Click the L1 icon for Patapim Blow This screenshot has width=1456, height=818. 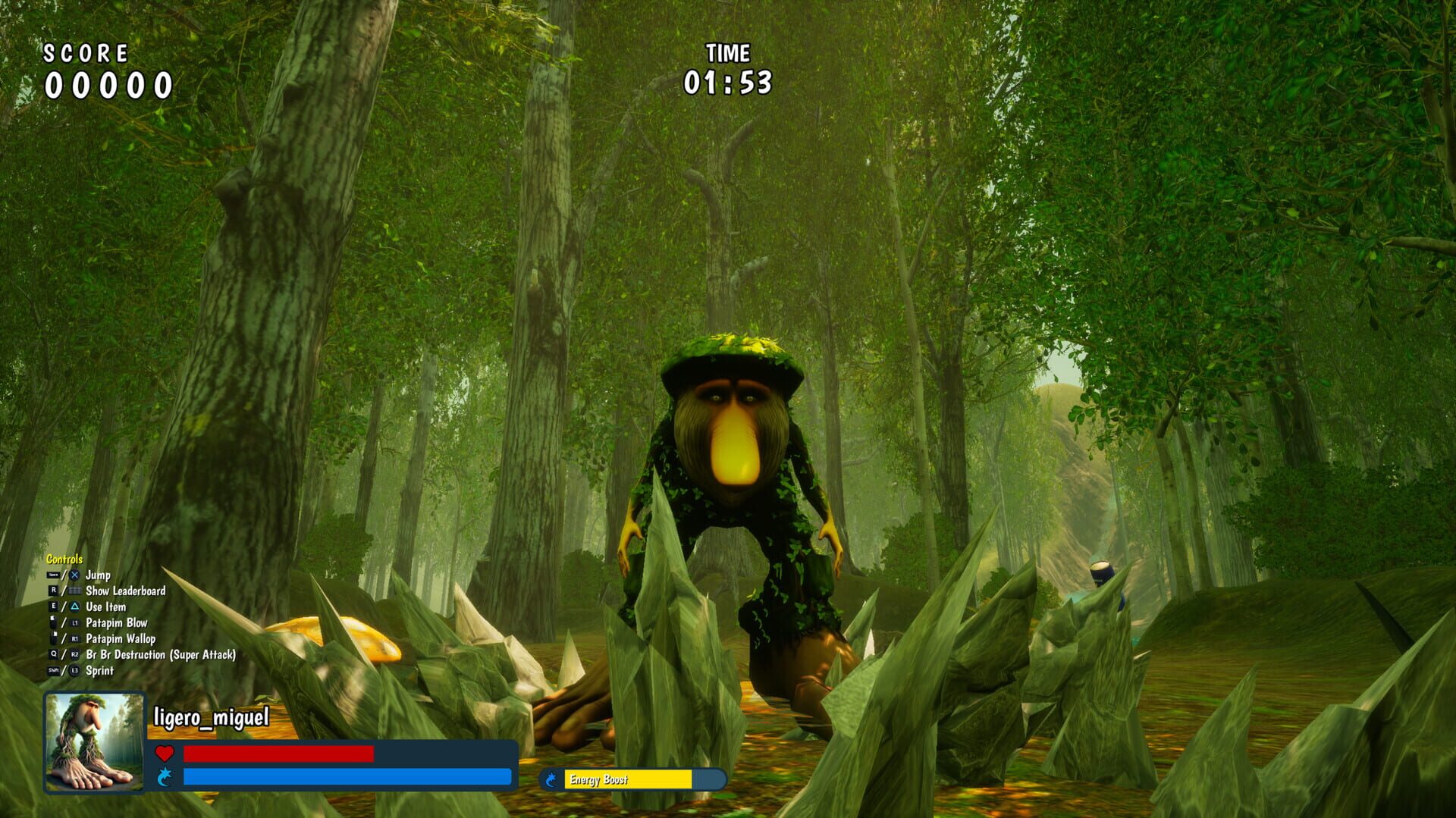tap(74, 622)
